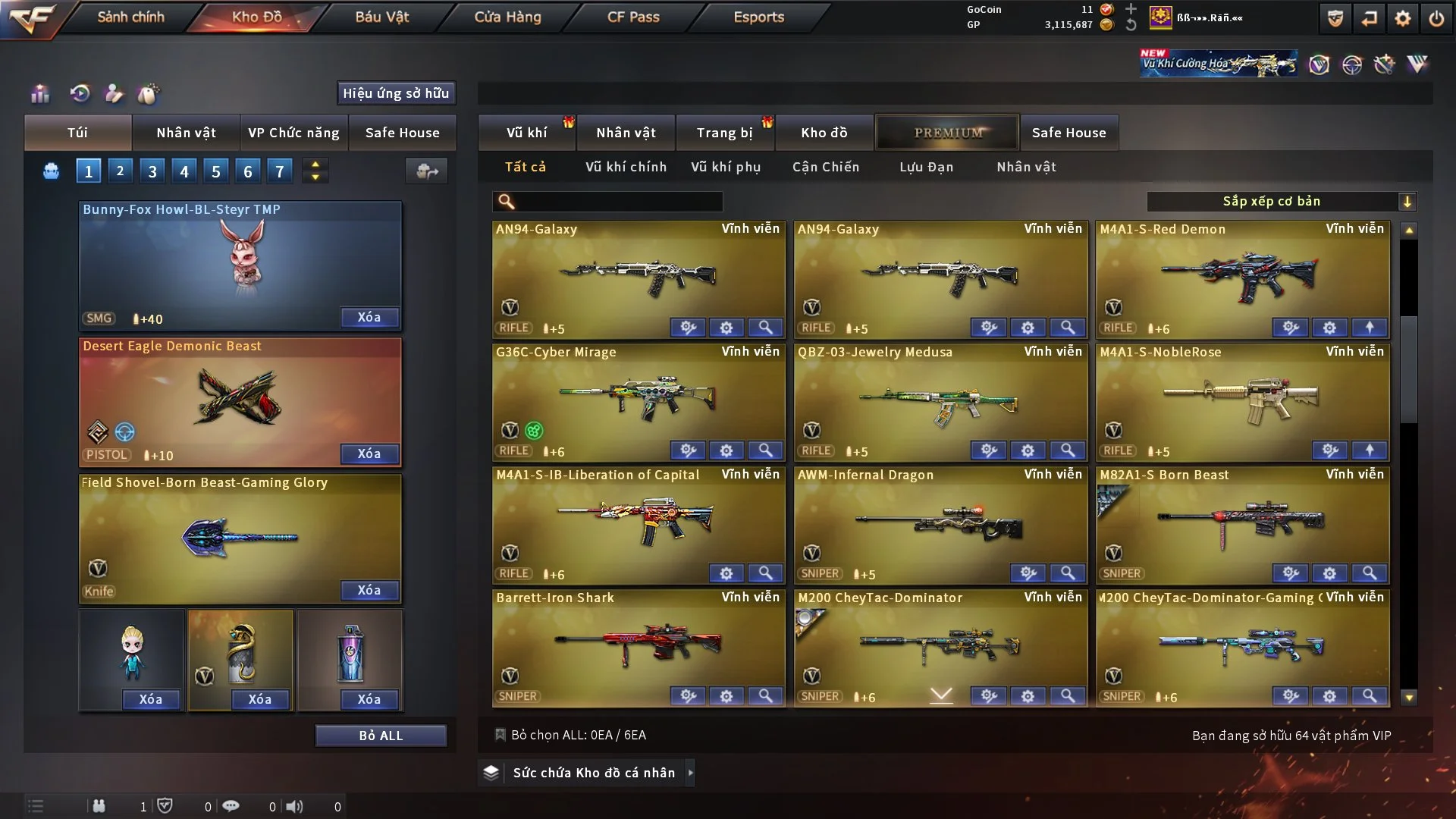The image size is (1456, 819).
Task: Open the Báu Vật menu
Action: (381, 17)
